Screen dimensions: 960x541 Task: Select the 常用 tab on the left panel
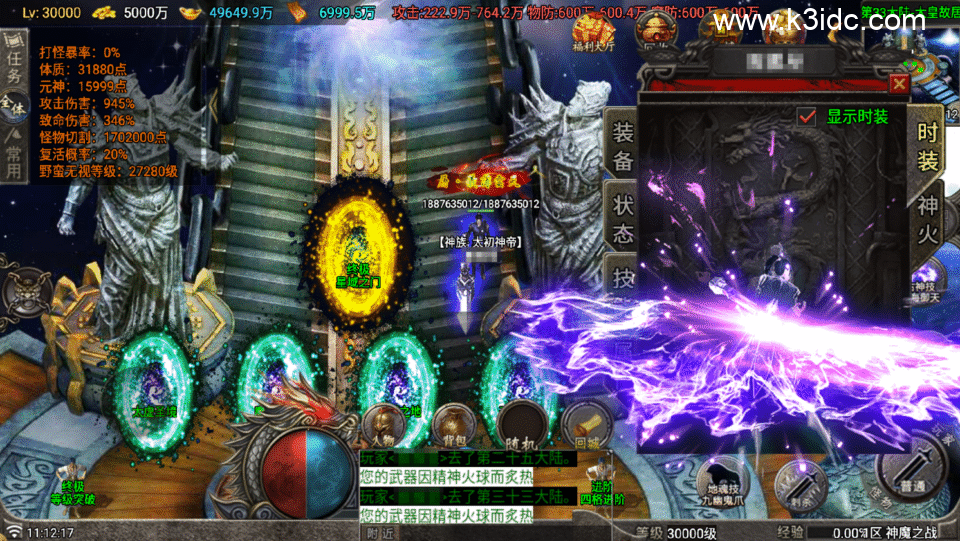coord(13,155)
